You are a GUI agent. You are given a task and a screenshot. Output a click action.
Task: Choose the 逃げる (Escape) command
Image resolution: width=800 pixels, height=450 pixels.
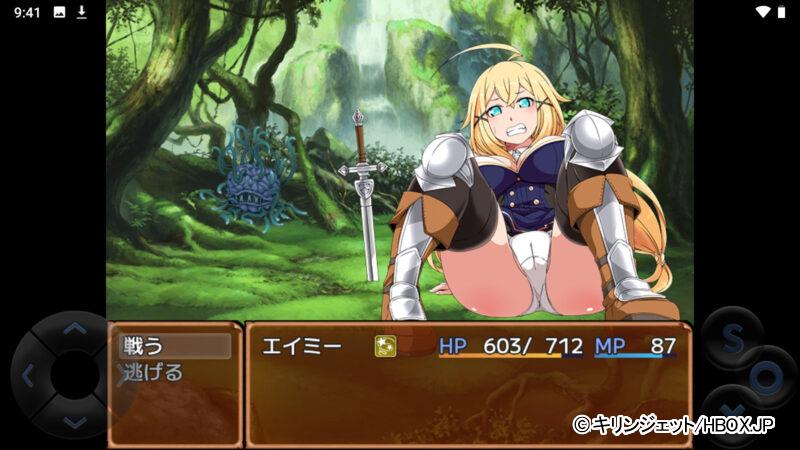click(x=153, y=373)
